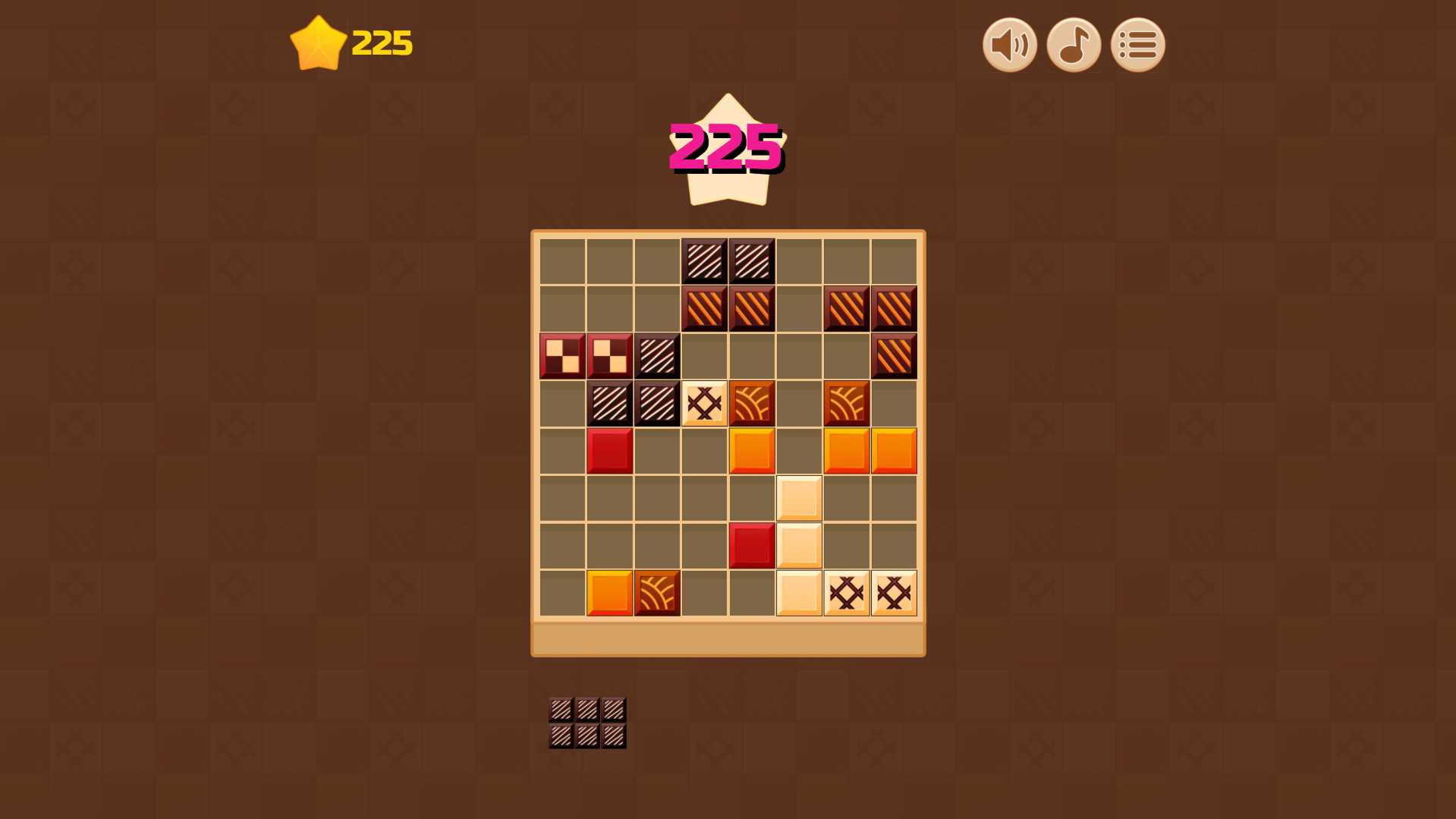Click the 225 score star banner

pos(726,150)
